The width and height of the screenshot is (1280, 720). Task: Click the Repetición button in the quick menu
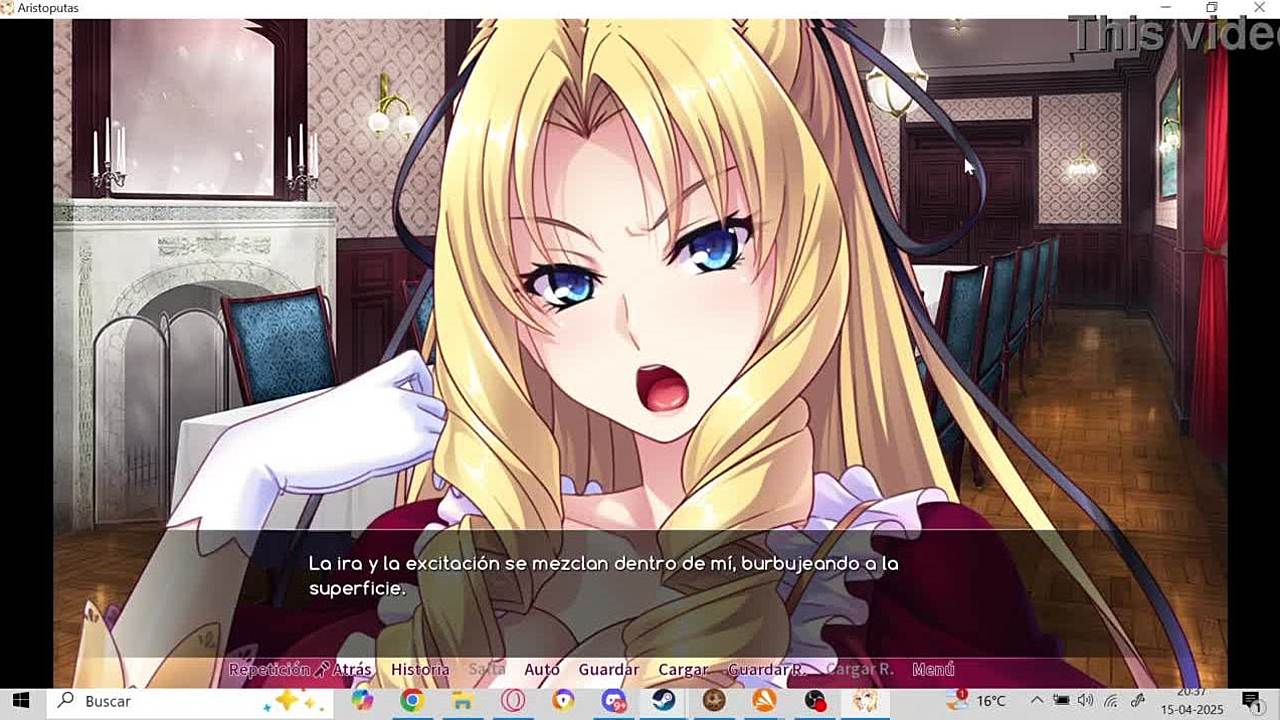[269, 670]
